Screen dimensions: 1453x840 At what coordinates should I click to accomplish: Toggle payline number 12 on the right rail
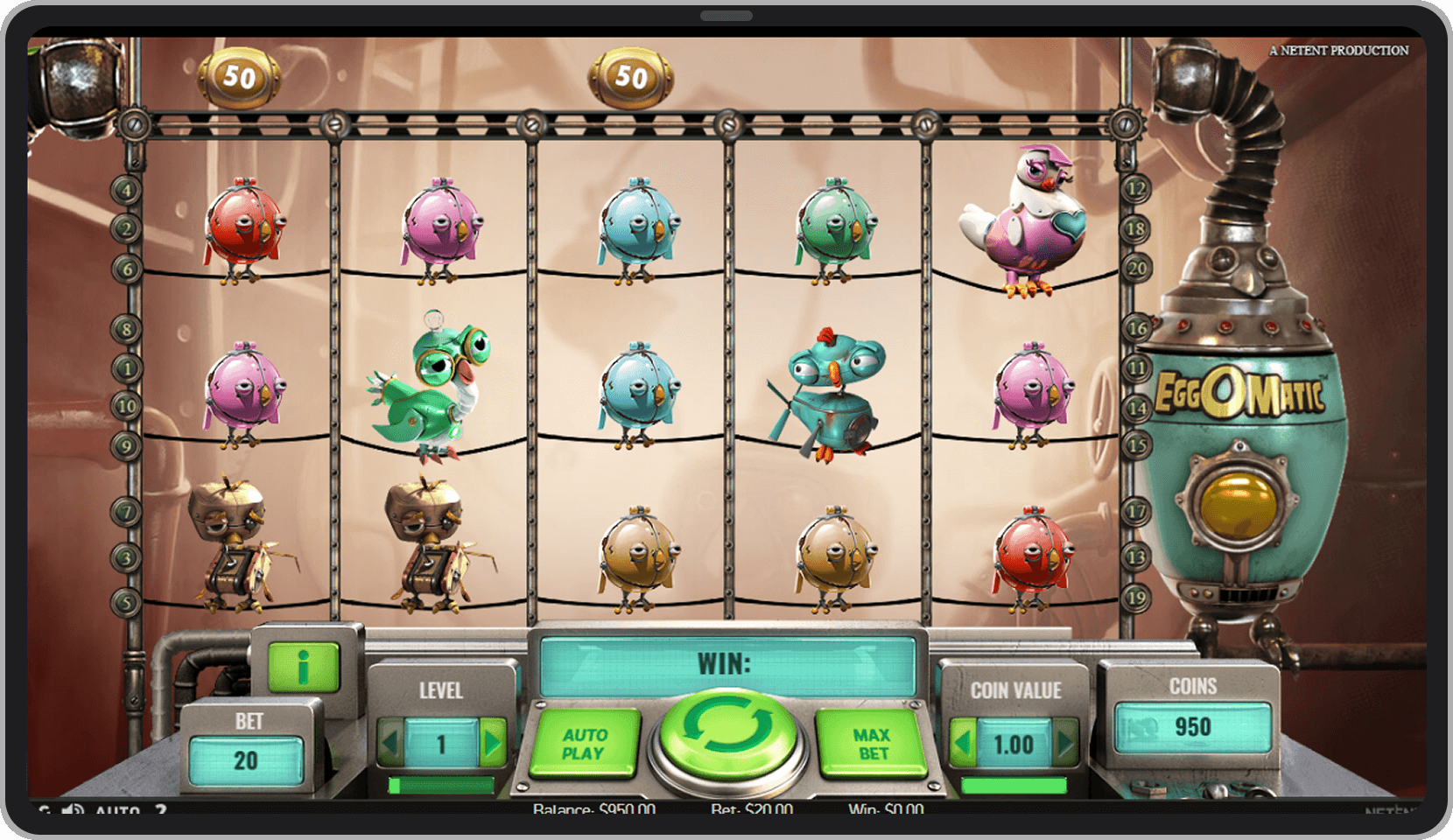tap(1136, 187)
